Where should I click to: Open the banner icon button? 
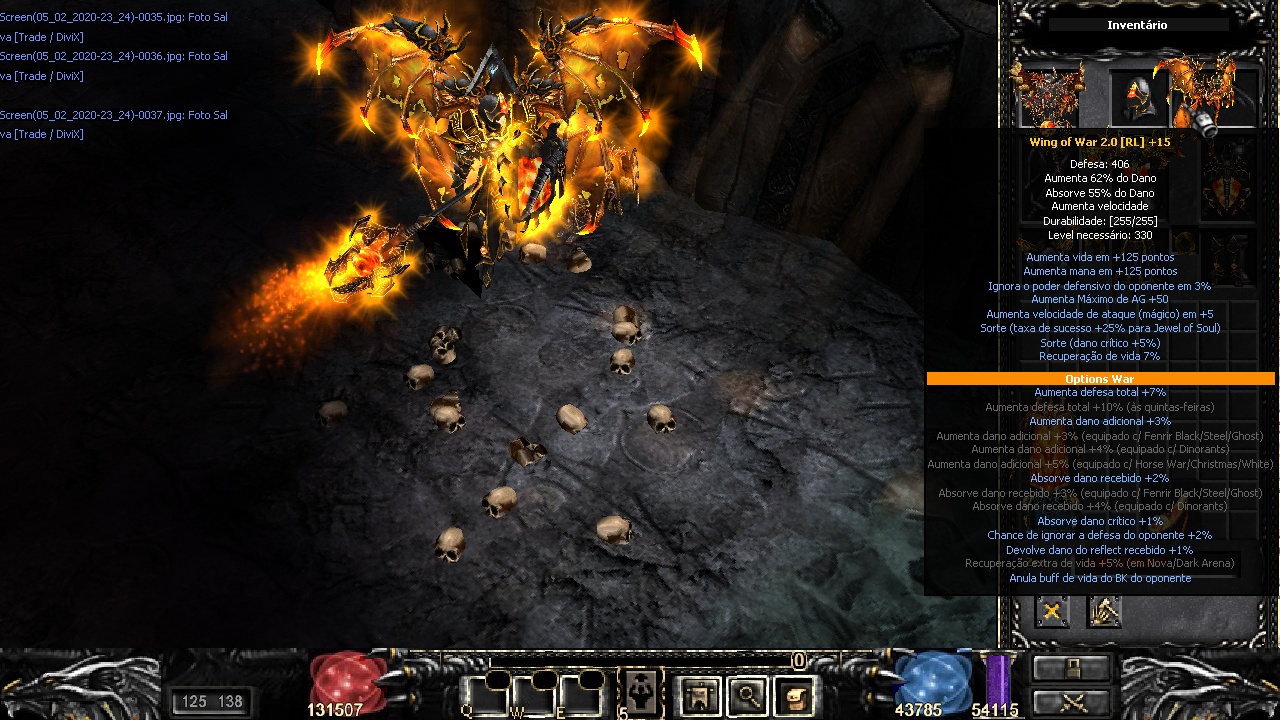[700, 696]
